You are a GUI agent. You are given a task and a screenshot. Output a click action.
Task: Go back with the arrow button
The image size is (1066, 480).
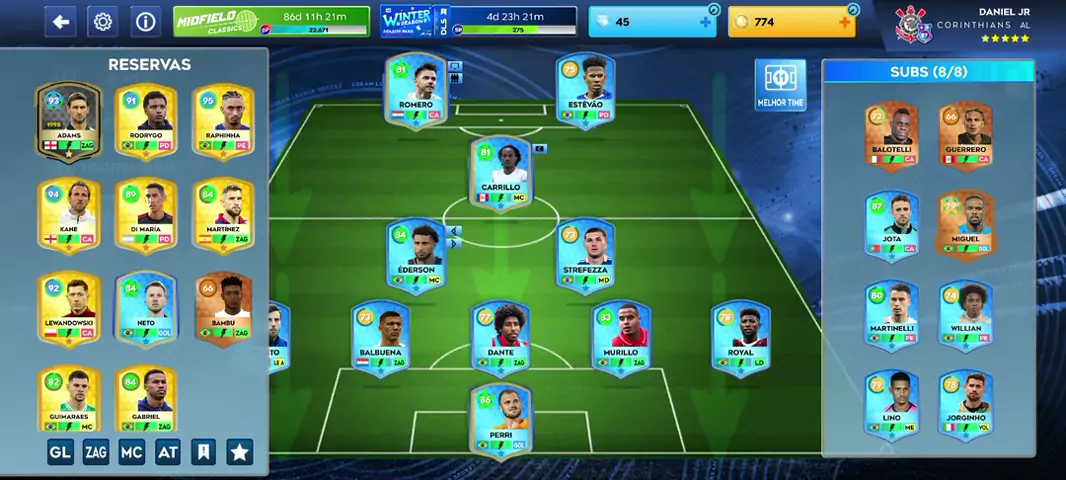click(x=61, y=22)
